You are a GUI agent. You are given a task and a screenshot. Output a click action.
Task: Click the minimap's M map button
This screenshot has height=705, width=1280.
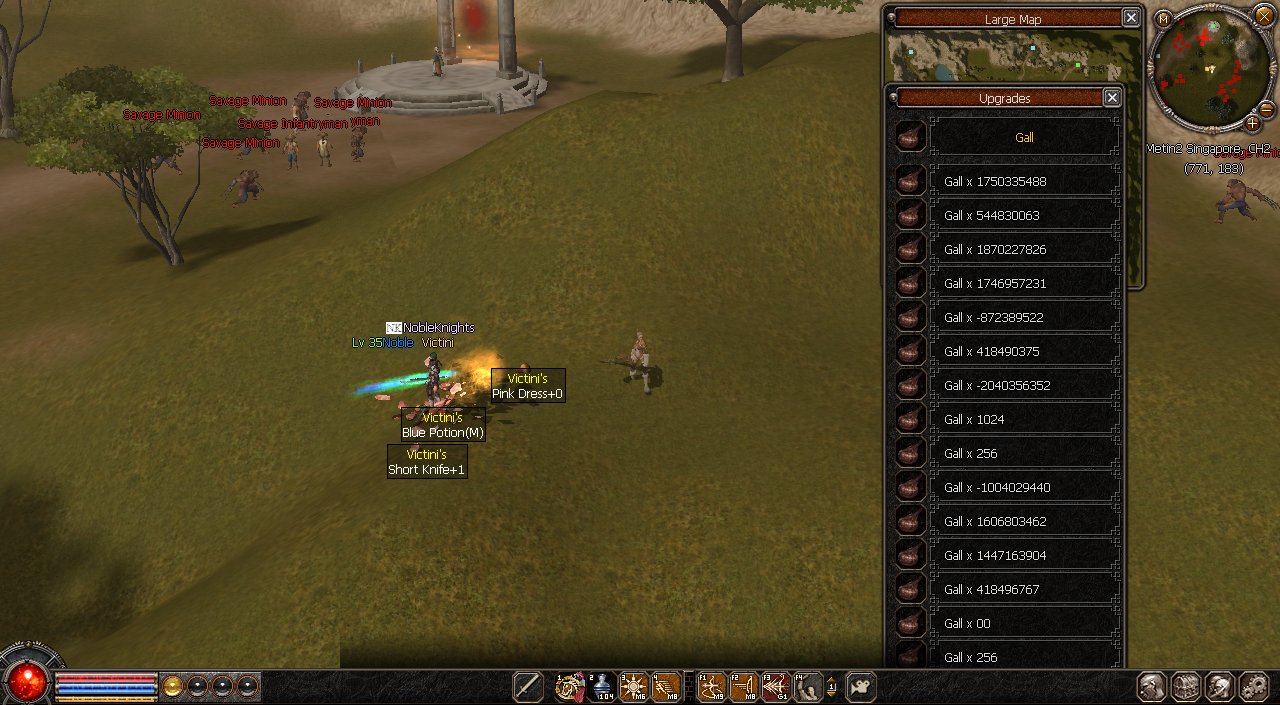(1163, 19)
